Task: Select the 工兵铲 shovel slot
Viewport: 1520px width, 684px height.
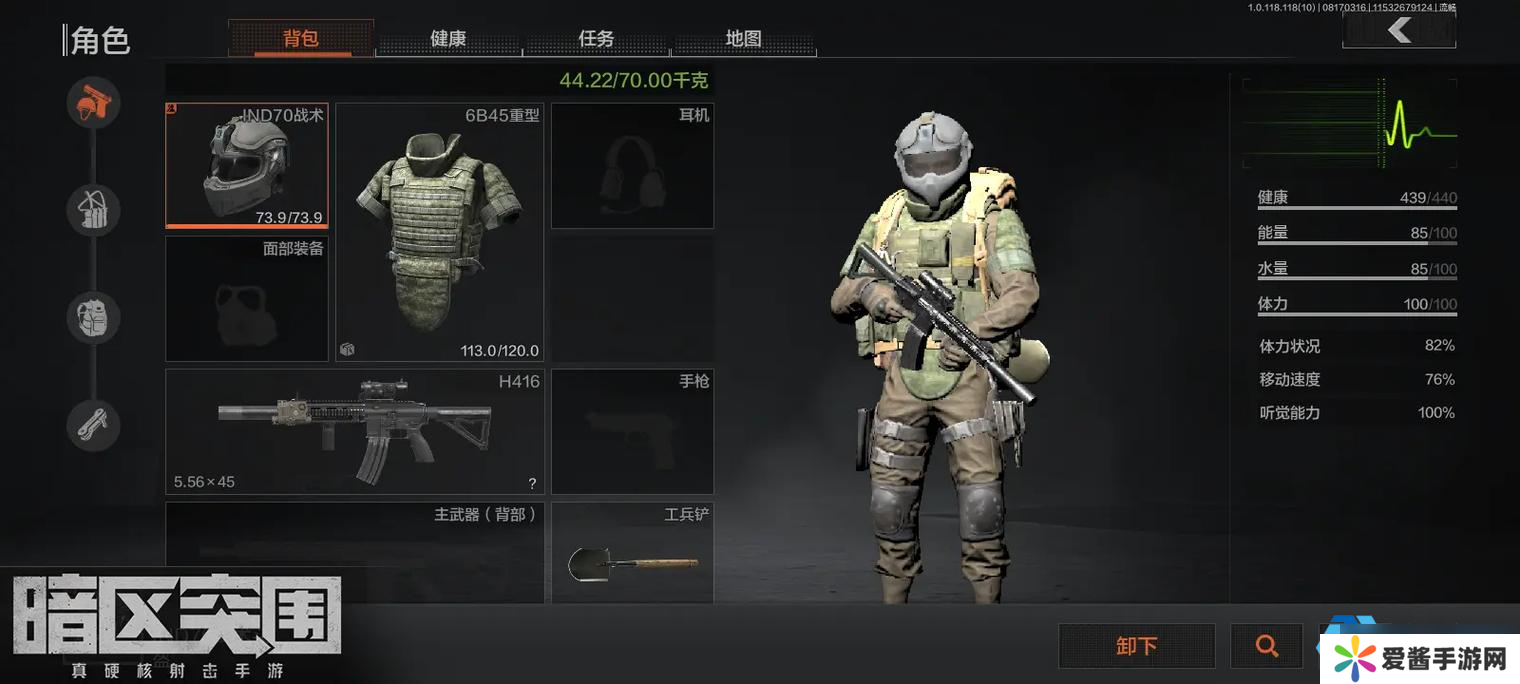Action: pos(632,553)
